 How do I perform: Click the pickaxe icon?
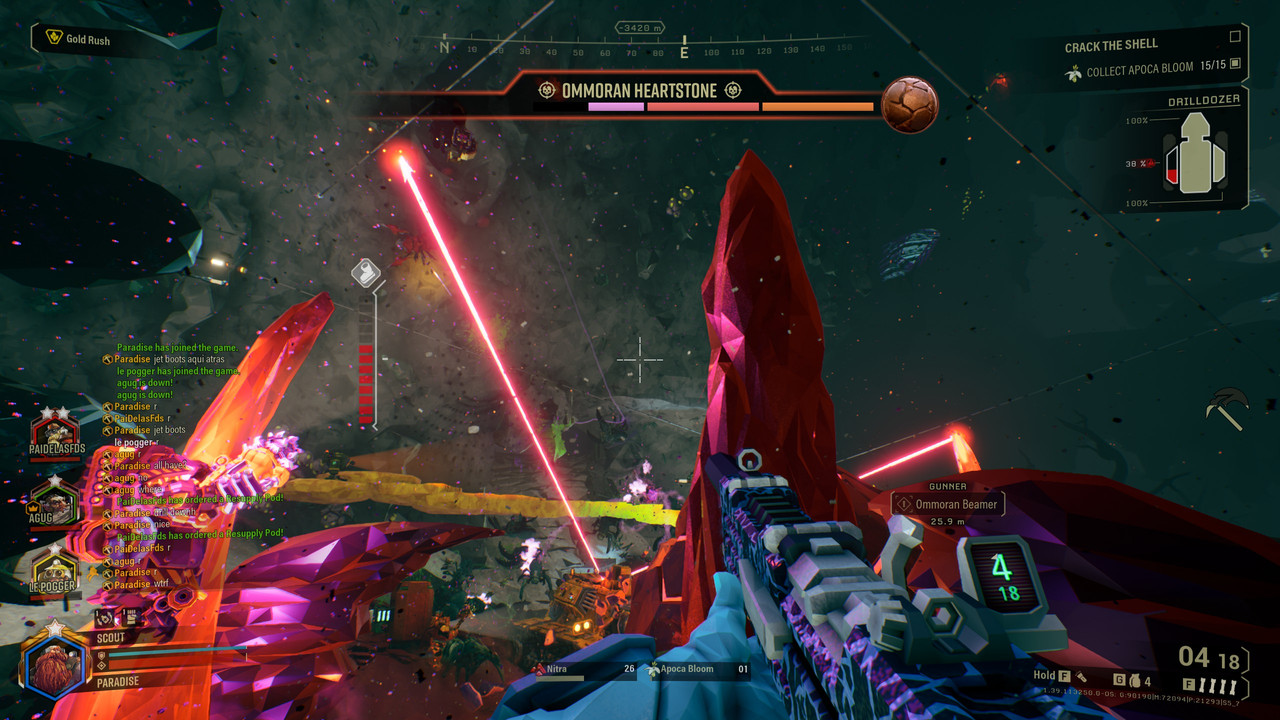point(1227,408)
